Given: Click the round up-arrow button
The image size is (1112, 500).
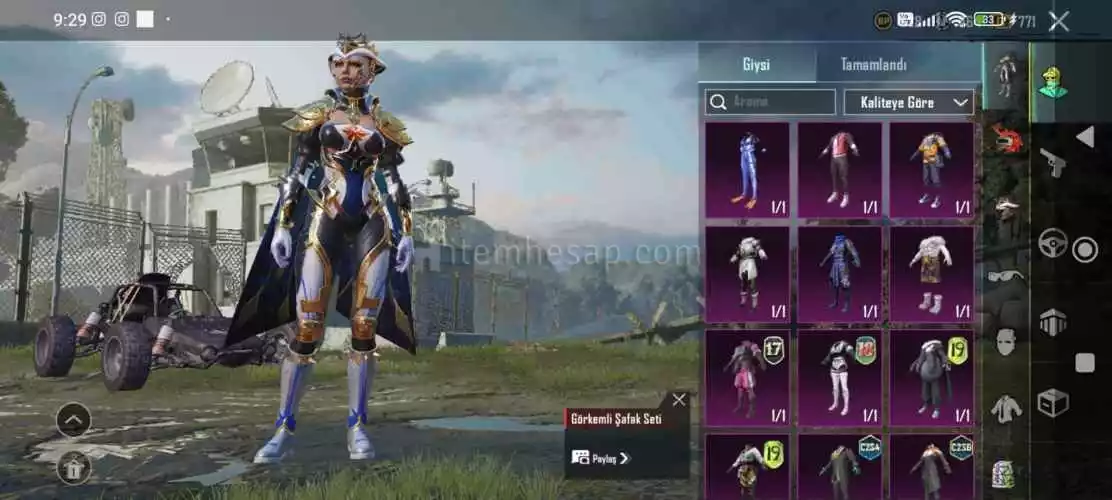Looking at the screenshot, I should point(74,419).
